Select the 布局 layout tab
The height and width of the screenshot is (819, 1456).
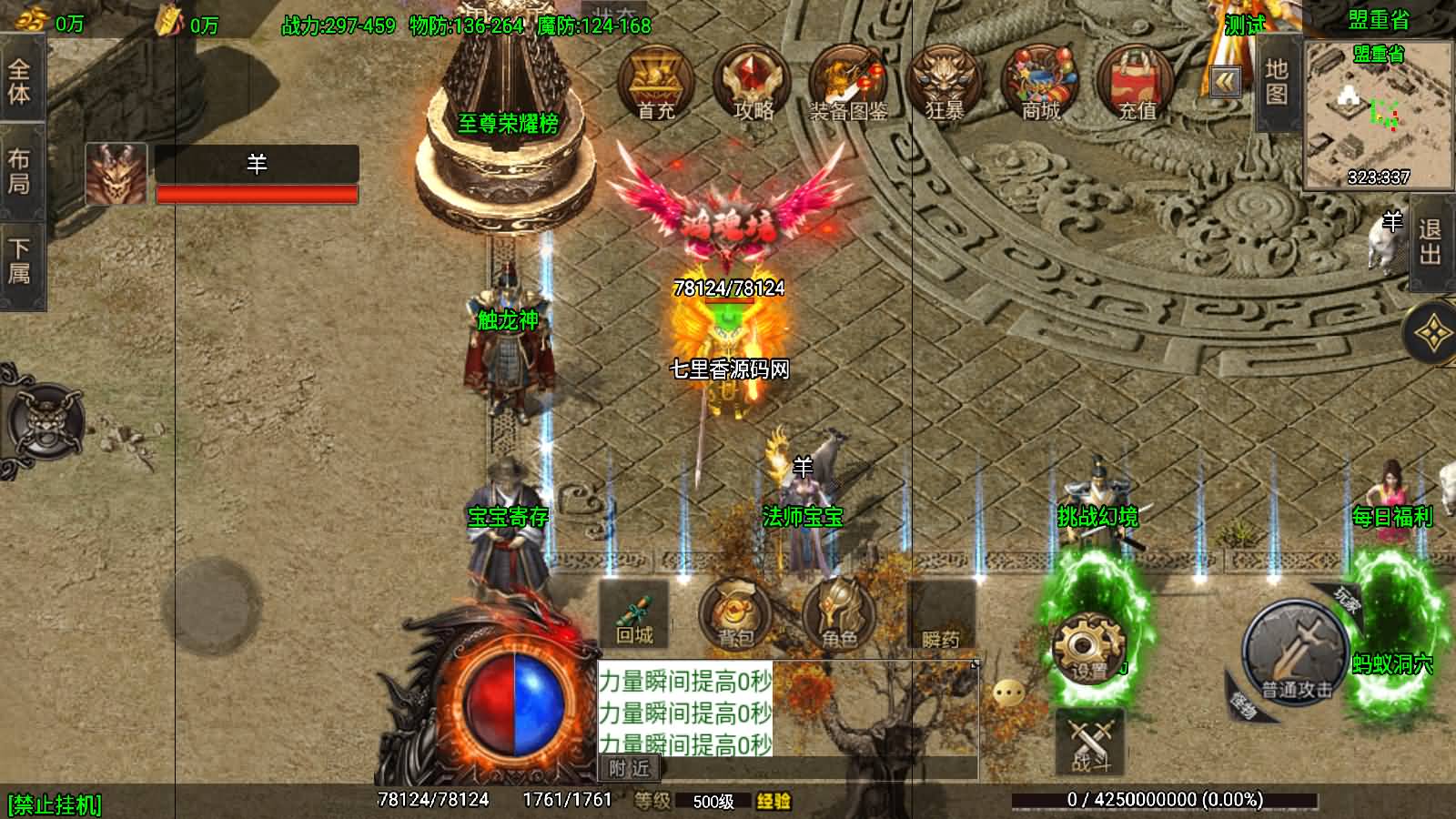(19, 172)
